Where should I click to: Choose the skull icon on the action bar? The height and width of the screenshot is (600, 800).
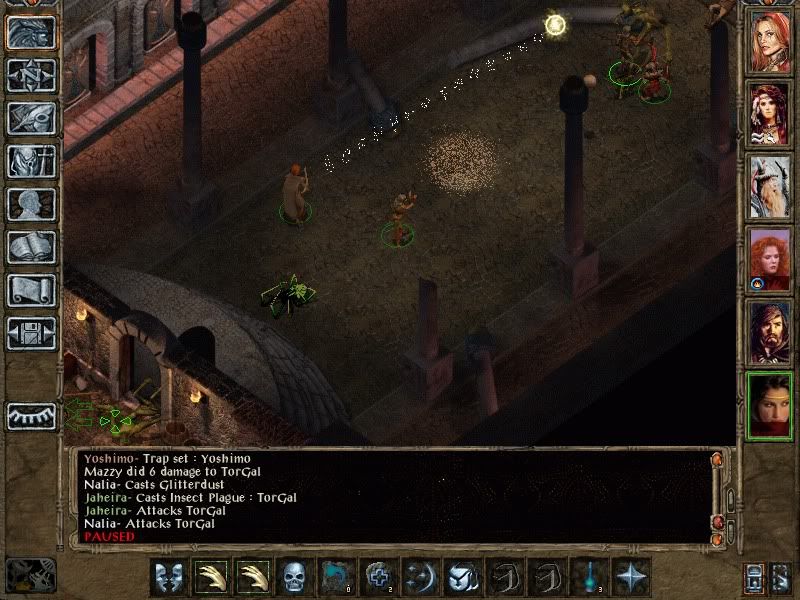[x=294, y=577]
